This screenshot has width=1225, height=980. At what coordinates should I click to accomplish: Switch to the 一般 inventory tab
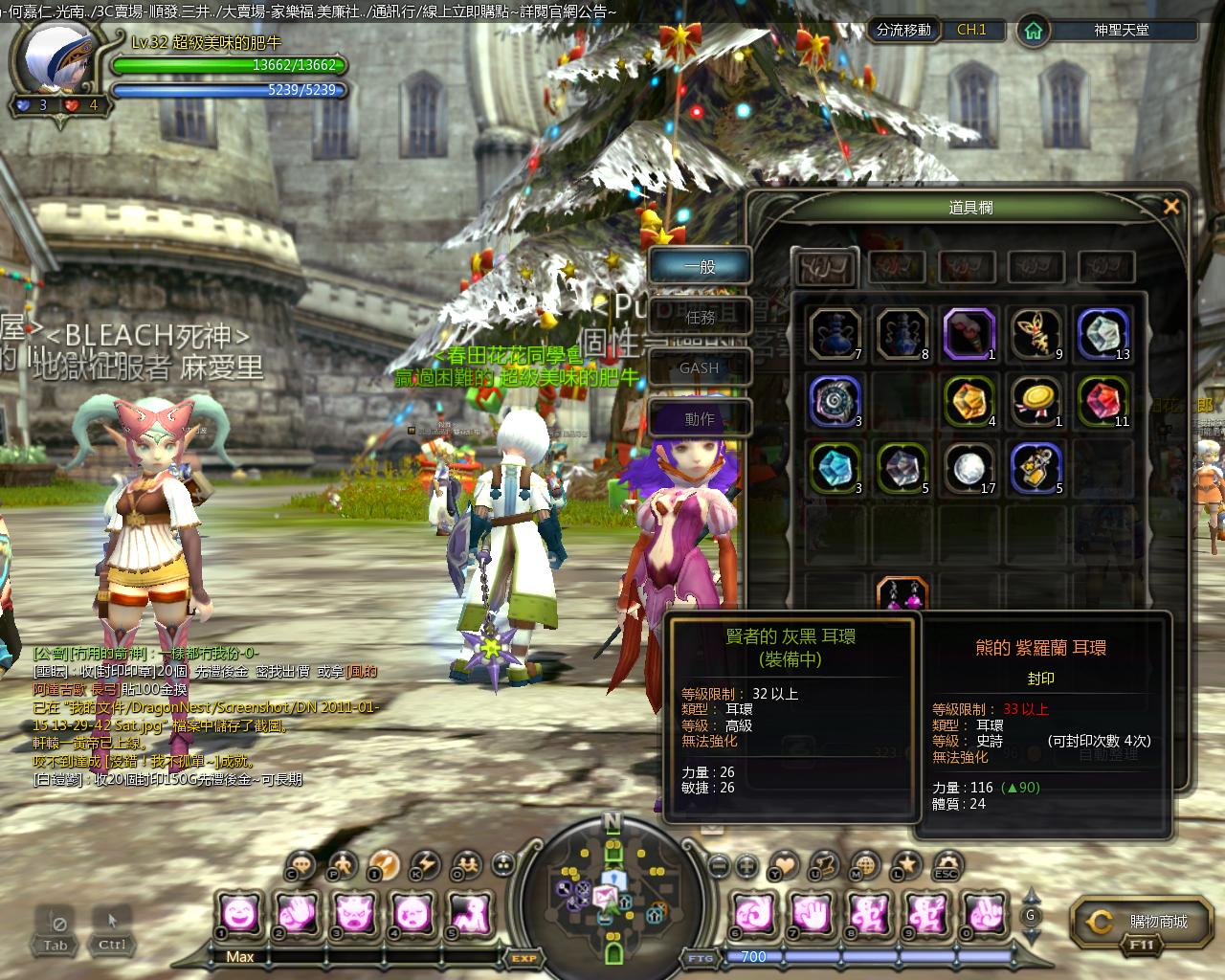(700, 267)
